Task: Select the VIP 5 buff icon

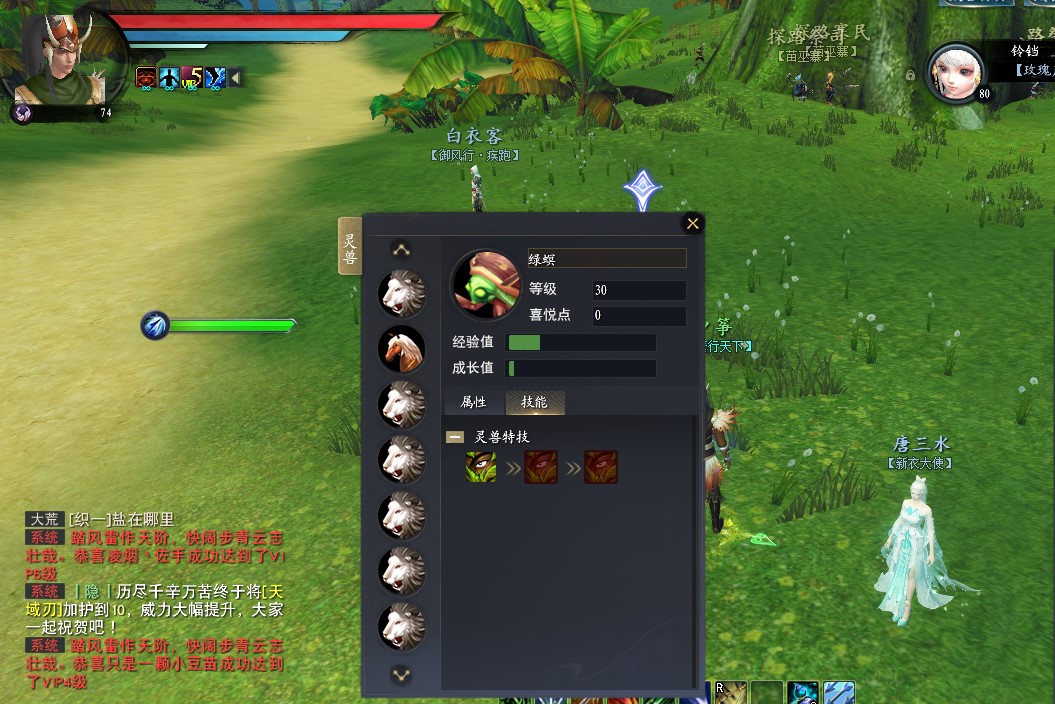Action: [x=192, y=77]
